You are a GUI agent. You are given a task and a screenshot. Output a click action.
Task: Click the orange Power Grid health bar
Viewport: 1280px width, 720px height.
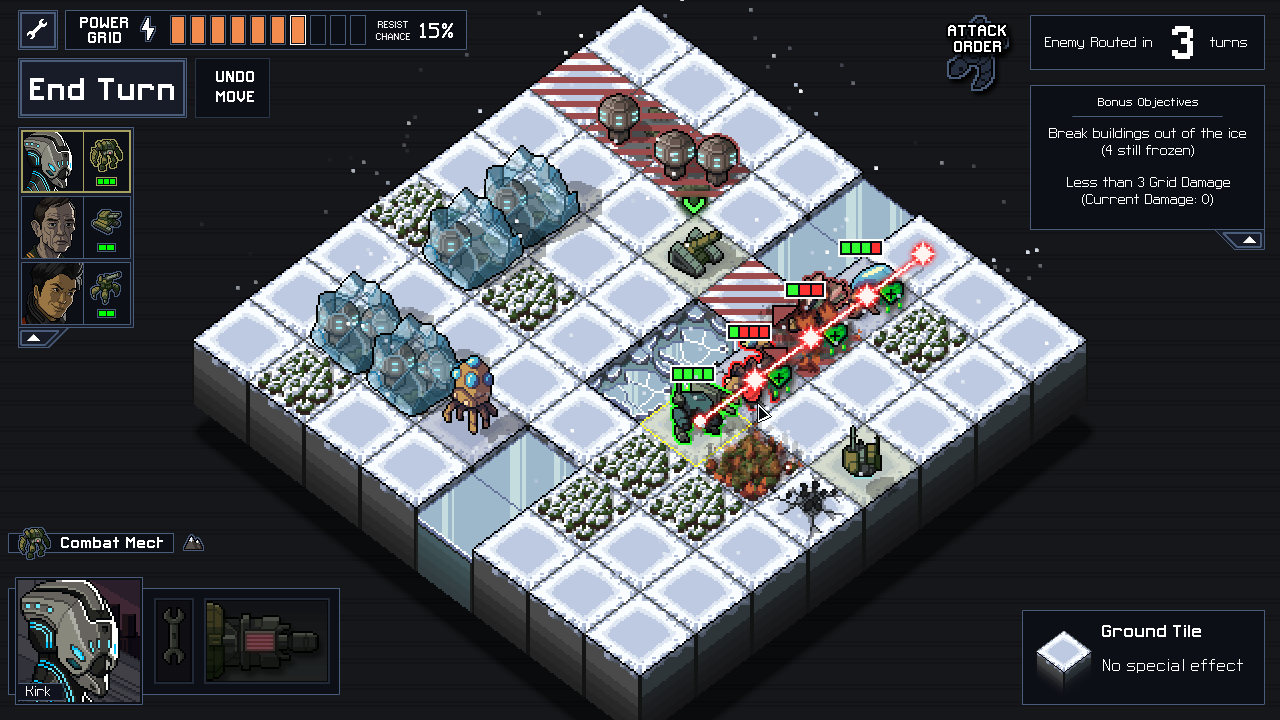[240, 29]
